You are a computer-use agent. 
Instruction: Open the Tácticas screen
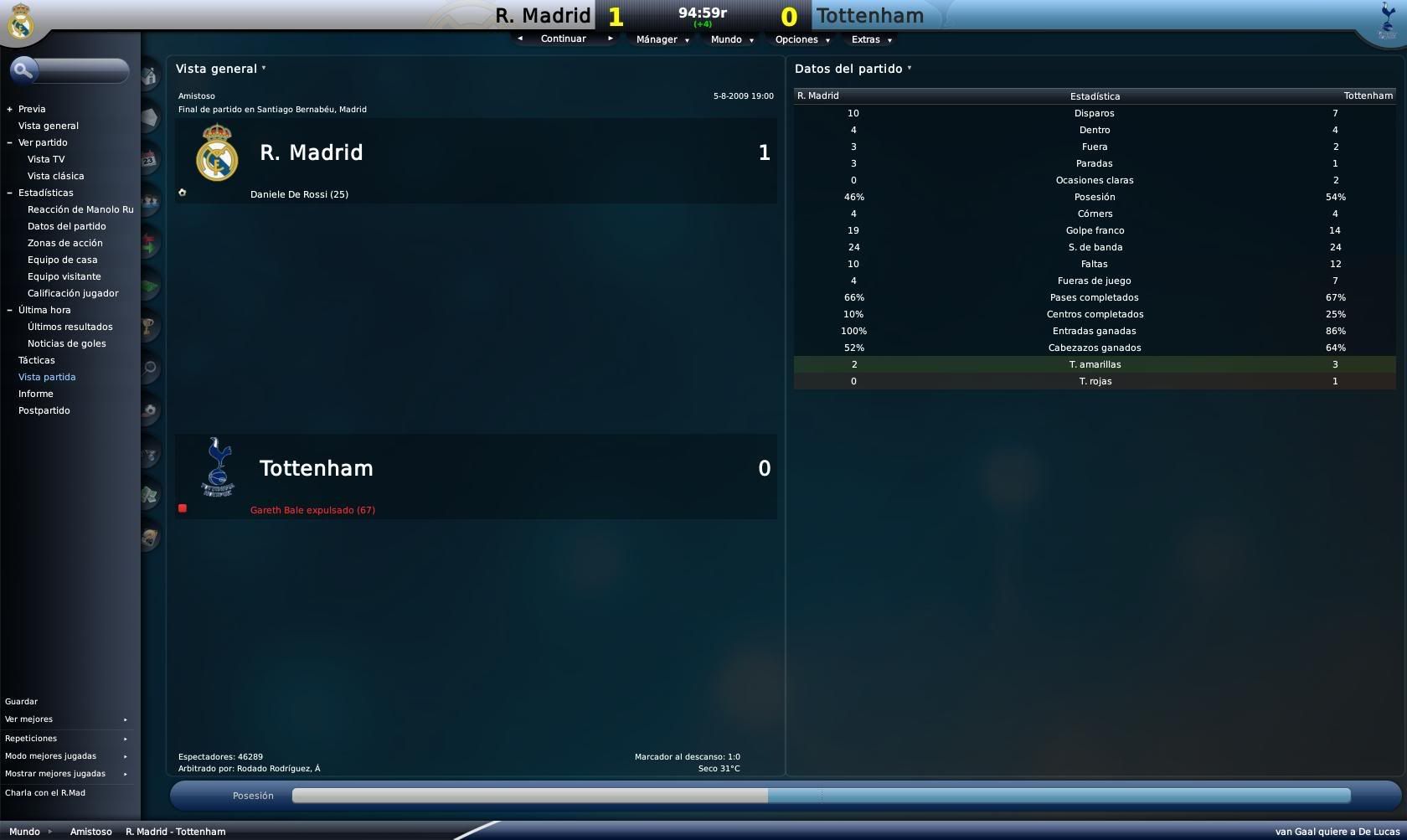point(37,360)
